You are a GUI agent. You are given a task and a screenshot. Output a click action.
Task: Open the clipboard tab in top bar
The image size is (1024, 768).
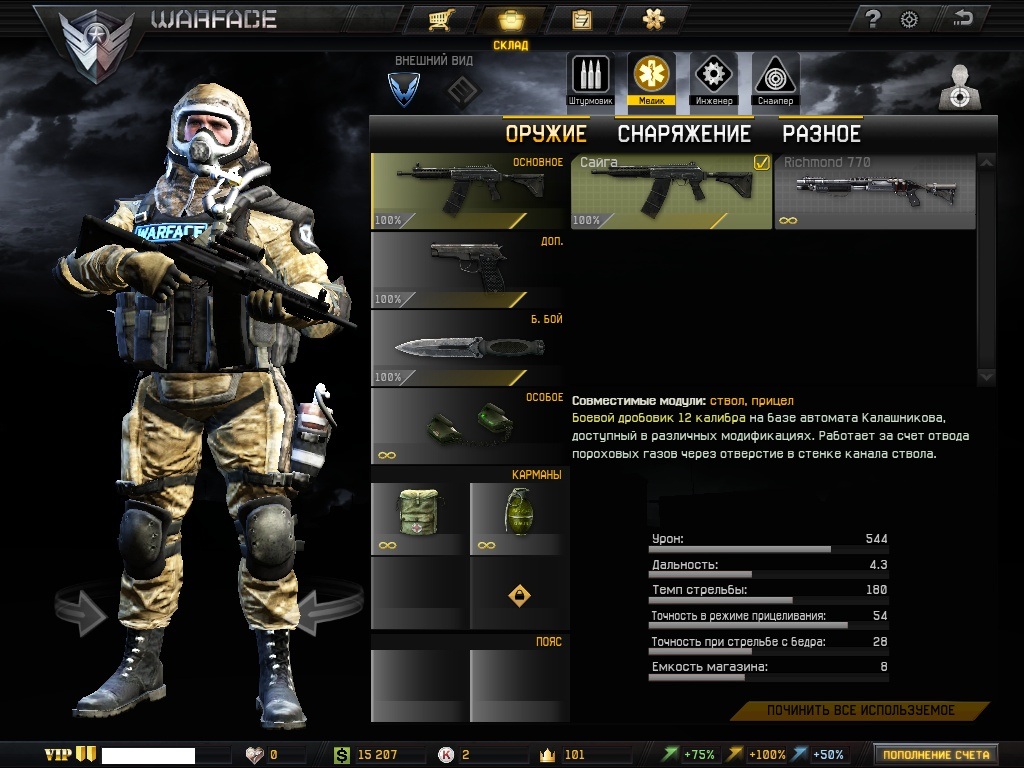[581, 20]
